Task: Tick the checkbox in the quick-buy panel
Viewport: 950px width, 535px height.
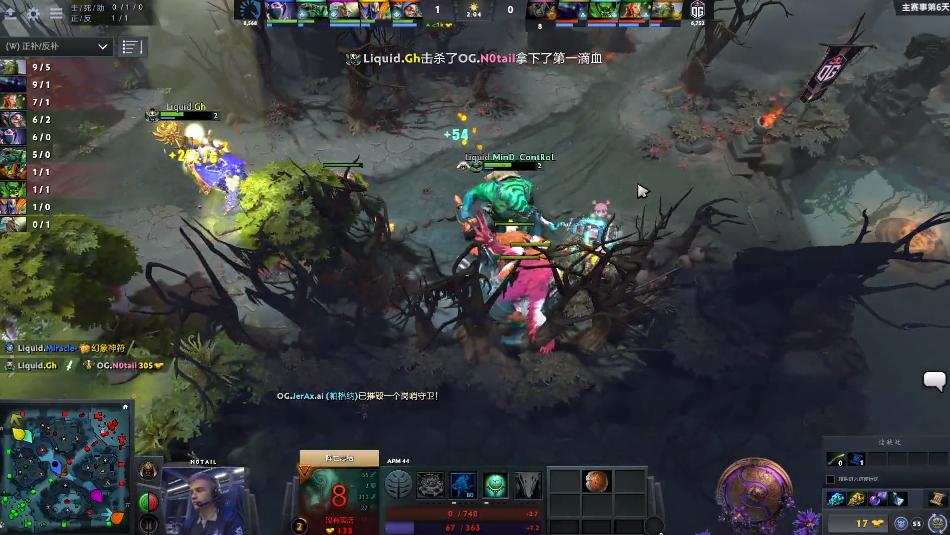Action: 830,480
